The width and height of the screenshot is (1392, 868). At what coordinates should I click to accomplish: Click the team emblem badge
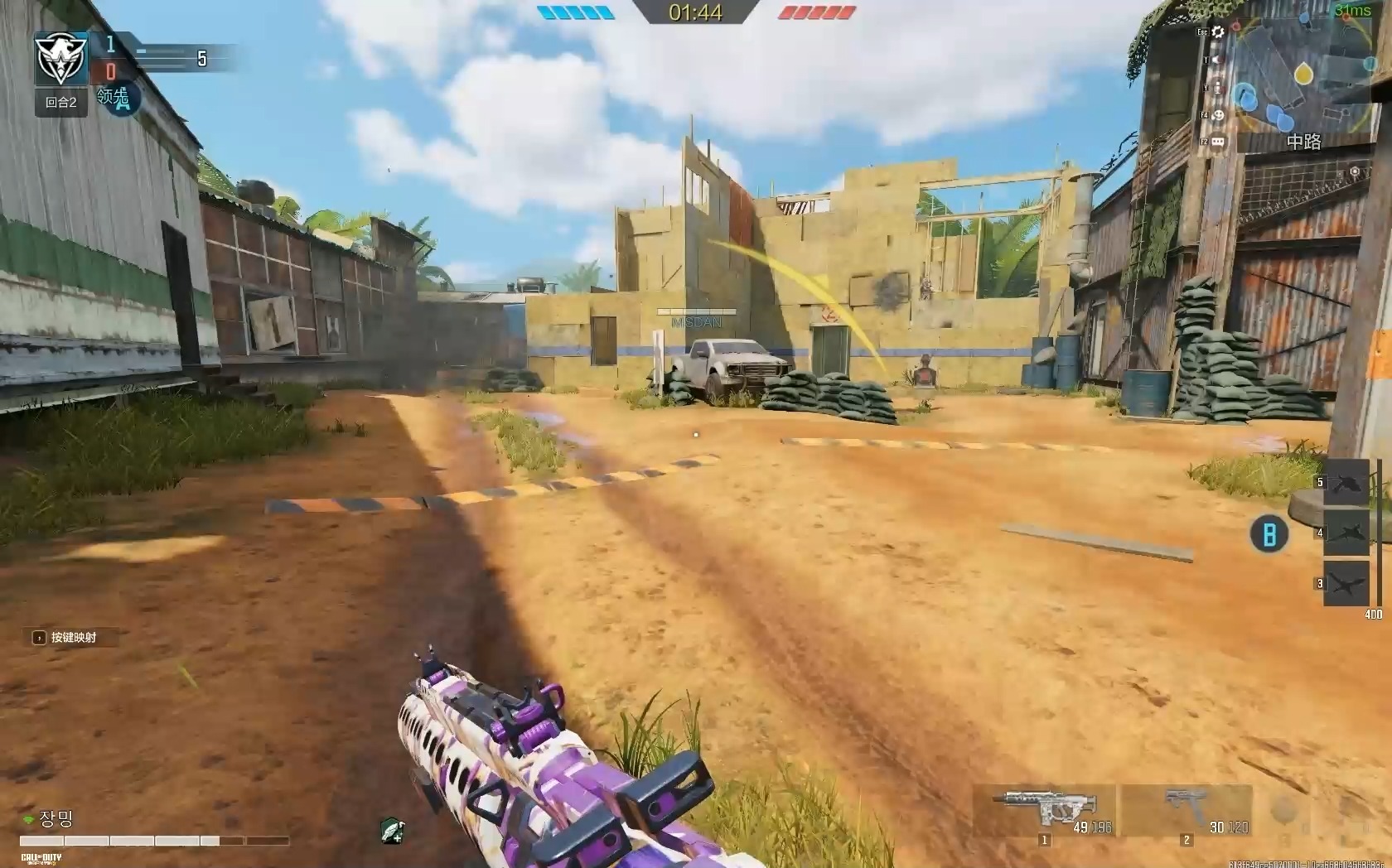pos(61,58)
